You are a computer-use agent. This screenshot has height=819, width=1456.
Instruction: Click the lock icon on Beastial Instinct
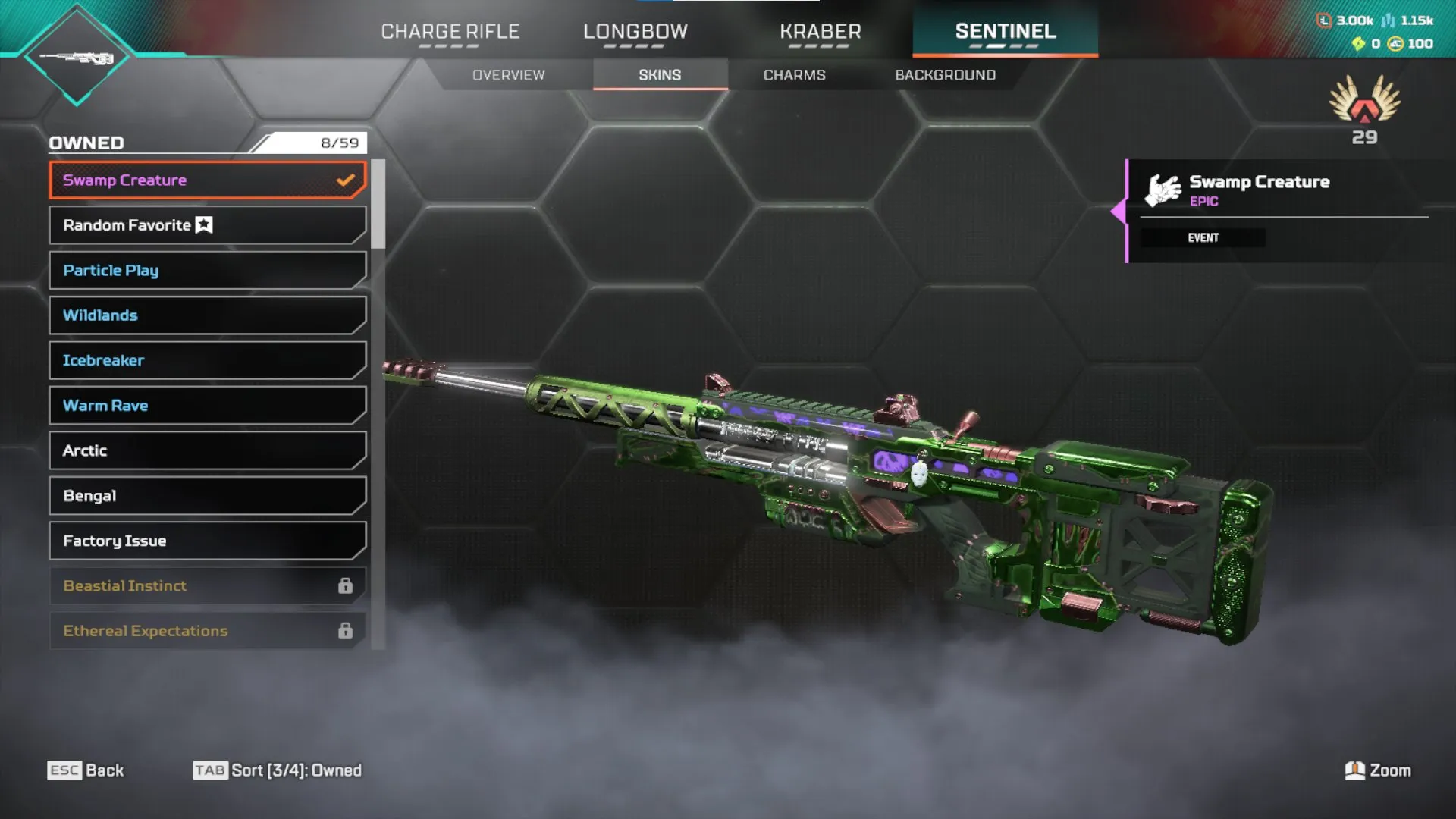coord(347,585)
